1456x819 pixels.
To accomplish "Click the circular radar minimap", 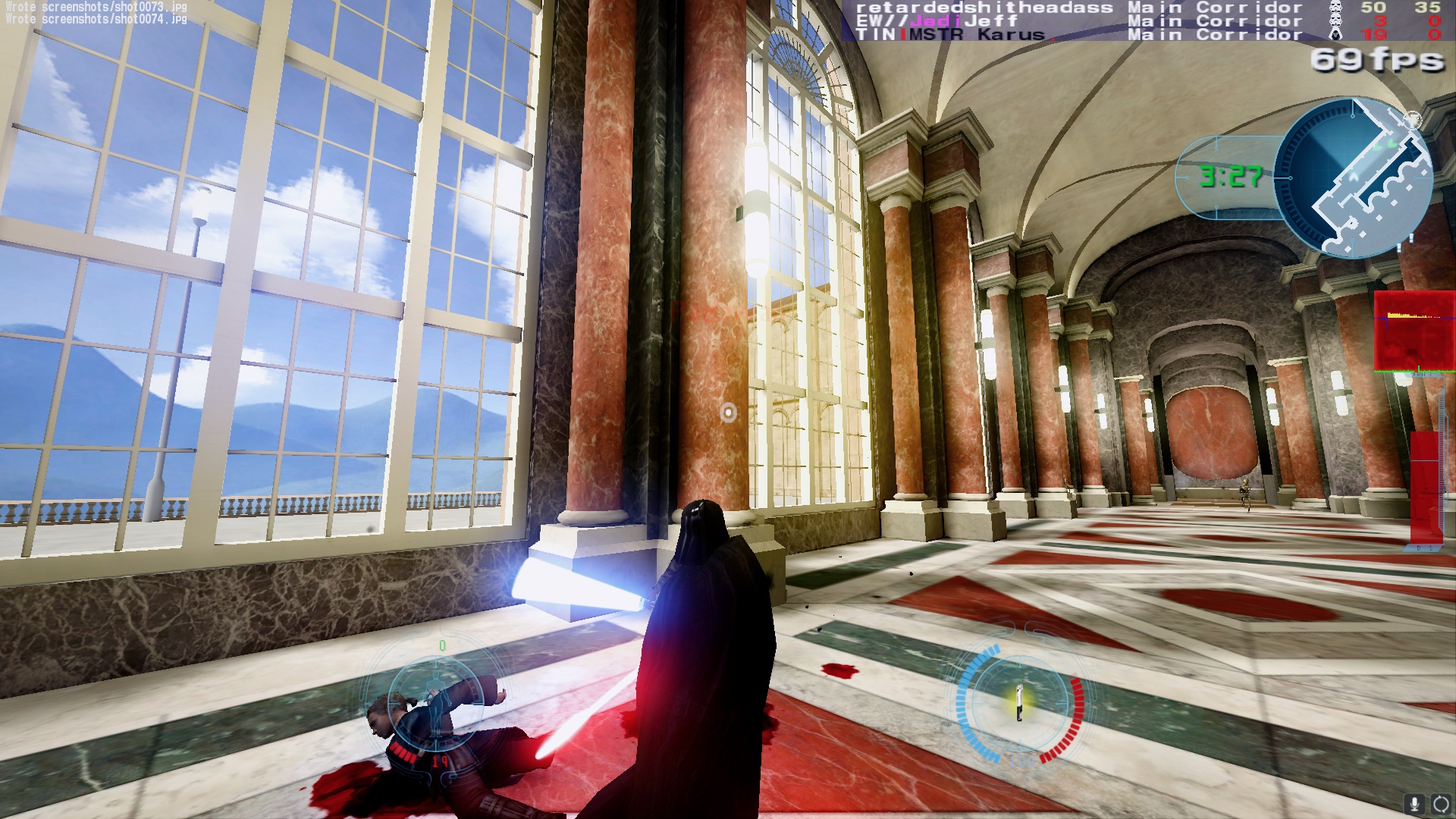I will (1353, 177).
